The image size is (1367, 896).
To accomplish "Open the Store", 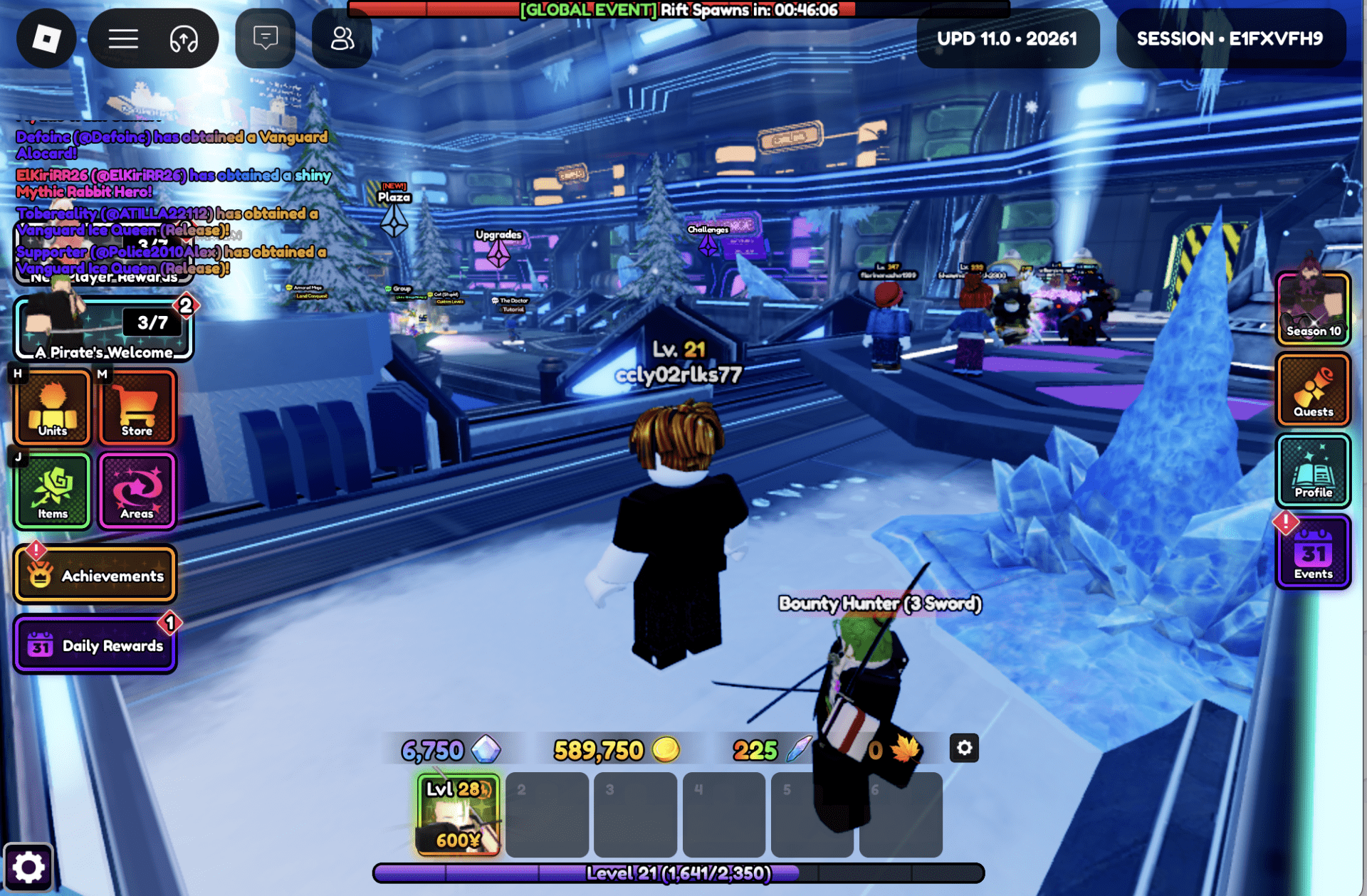I will click(x=137, y=407).
